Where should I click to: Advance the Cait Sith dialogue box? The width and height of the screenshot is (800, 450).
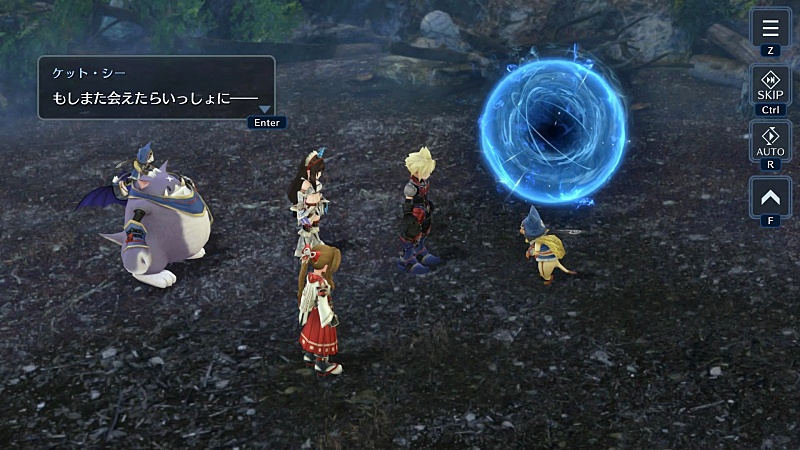(156, 88)
